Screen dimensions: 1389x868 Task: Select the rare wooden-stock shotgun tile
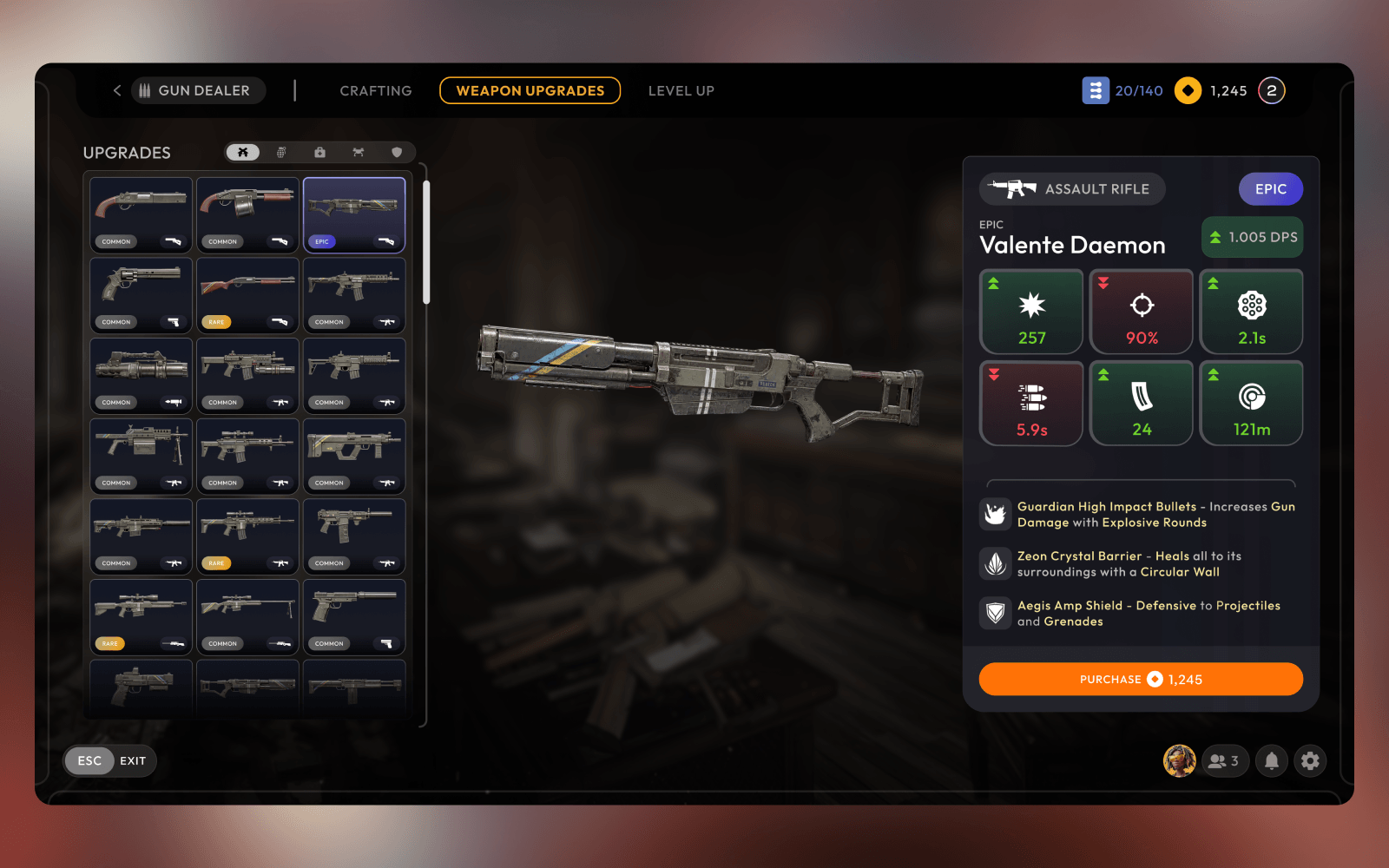[x=247, y=295]
